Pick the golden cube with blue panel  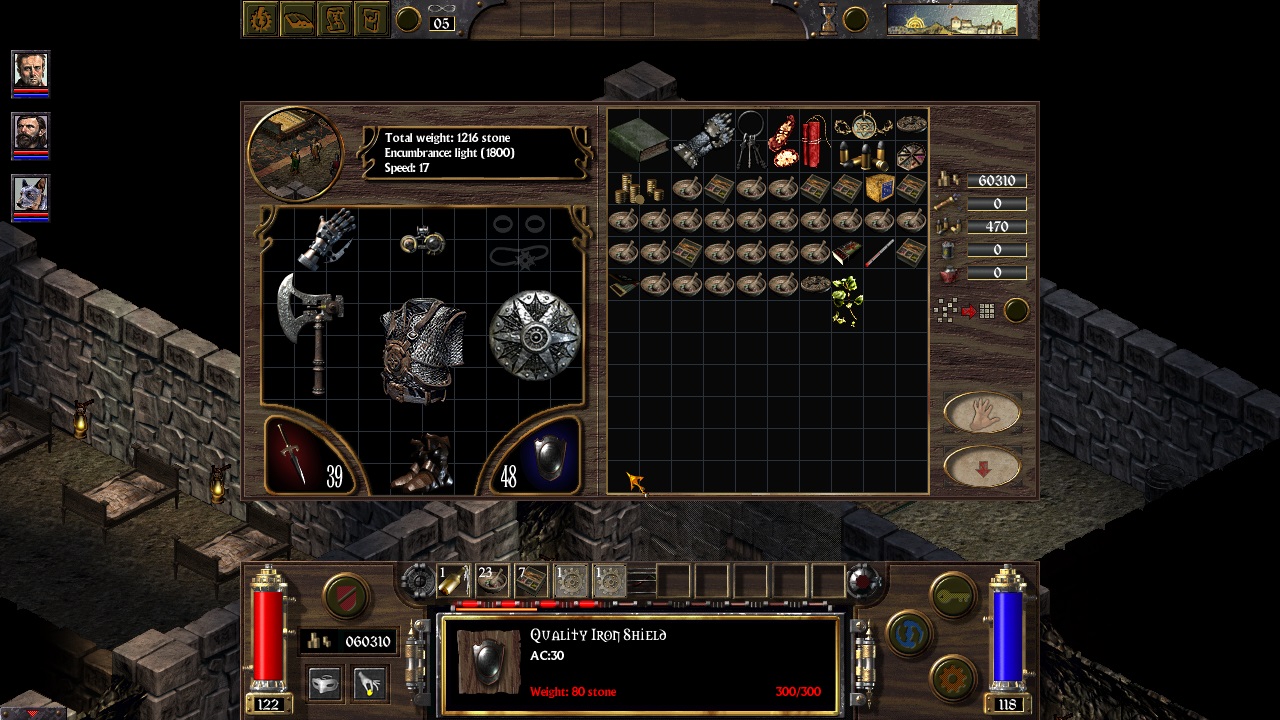coord(879,188)
